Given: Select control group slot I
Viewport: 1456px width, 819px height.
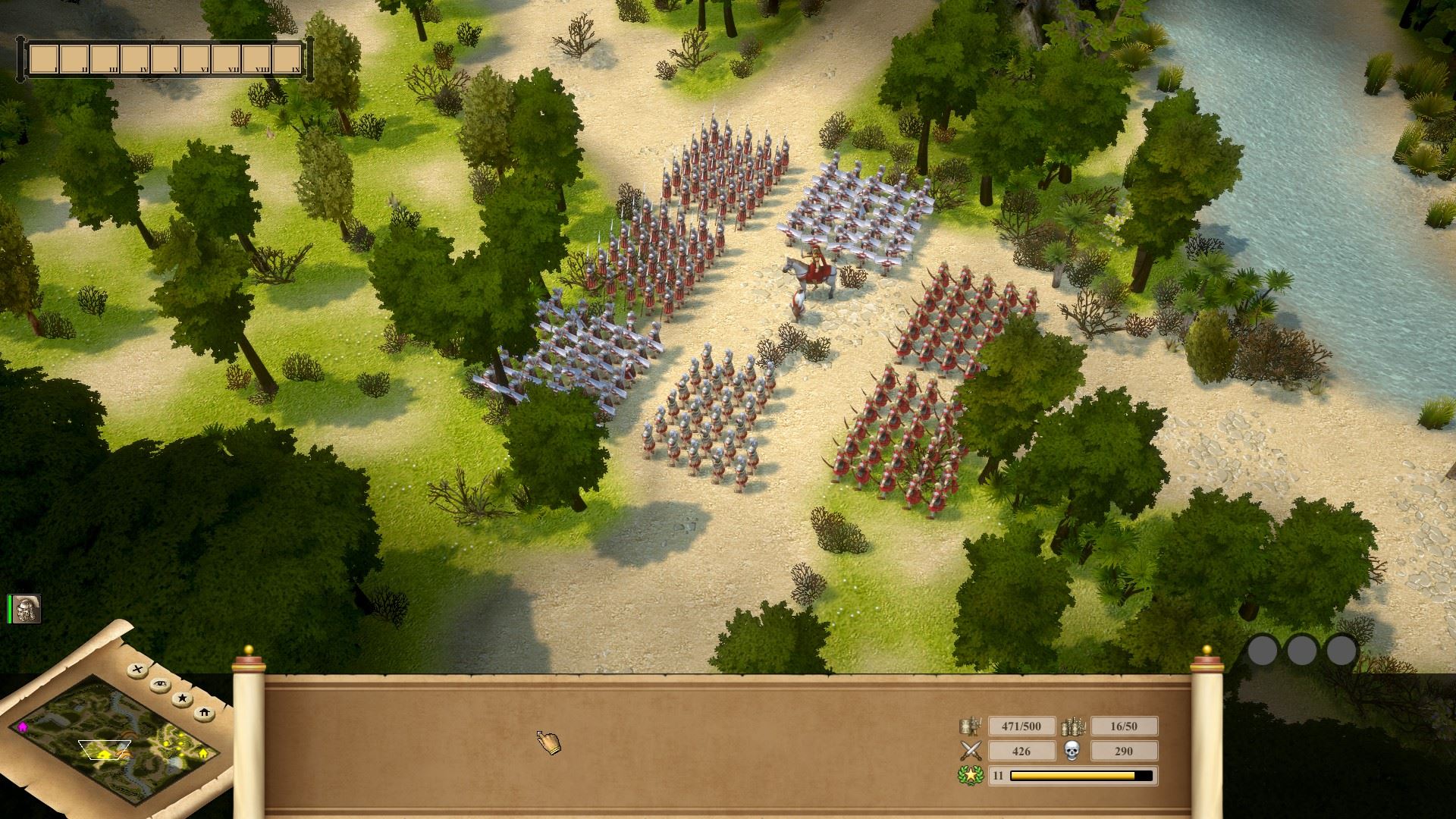Looking at the screenshot, I should [44, 59].
